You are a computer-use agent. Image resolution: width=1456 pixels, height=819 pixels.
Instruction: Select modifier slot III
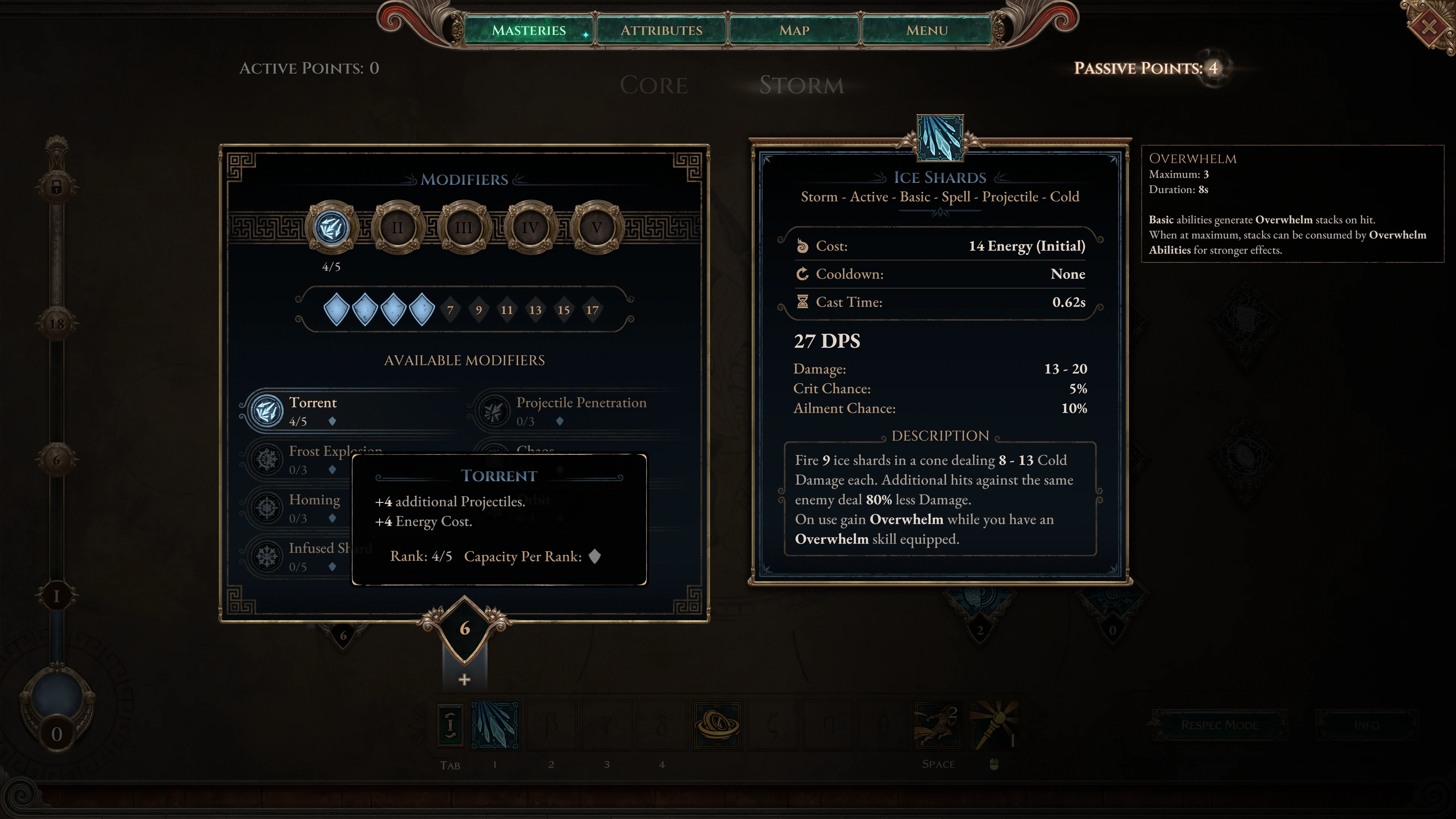(x=464, y=228)
